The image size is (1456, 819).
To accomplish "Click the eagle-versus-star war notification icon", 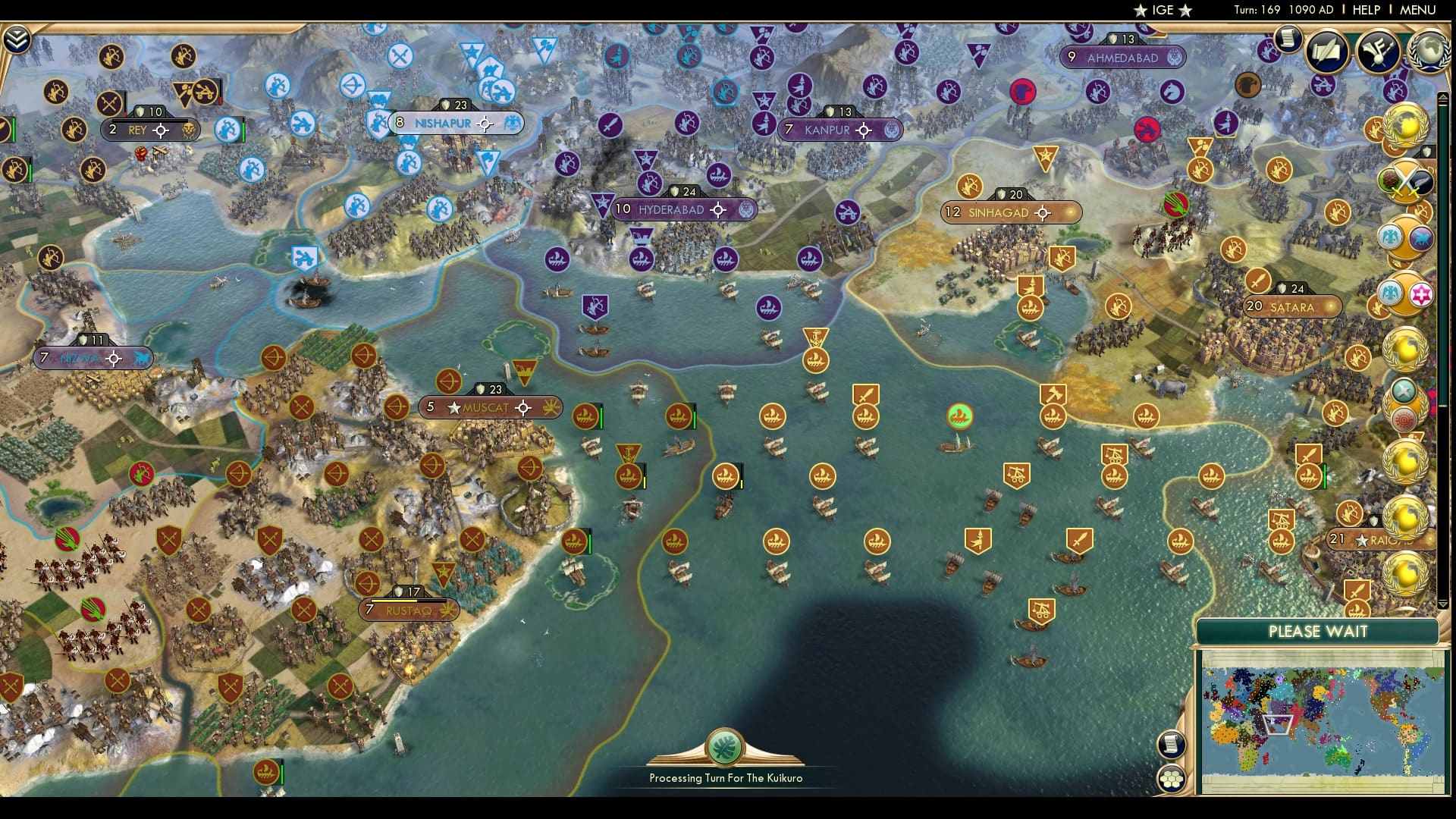I will [1404, 293].
